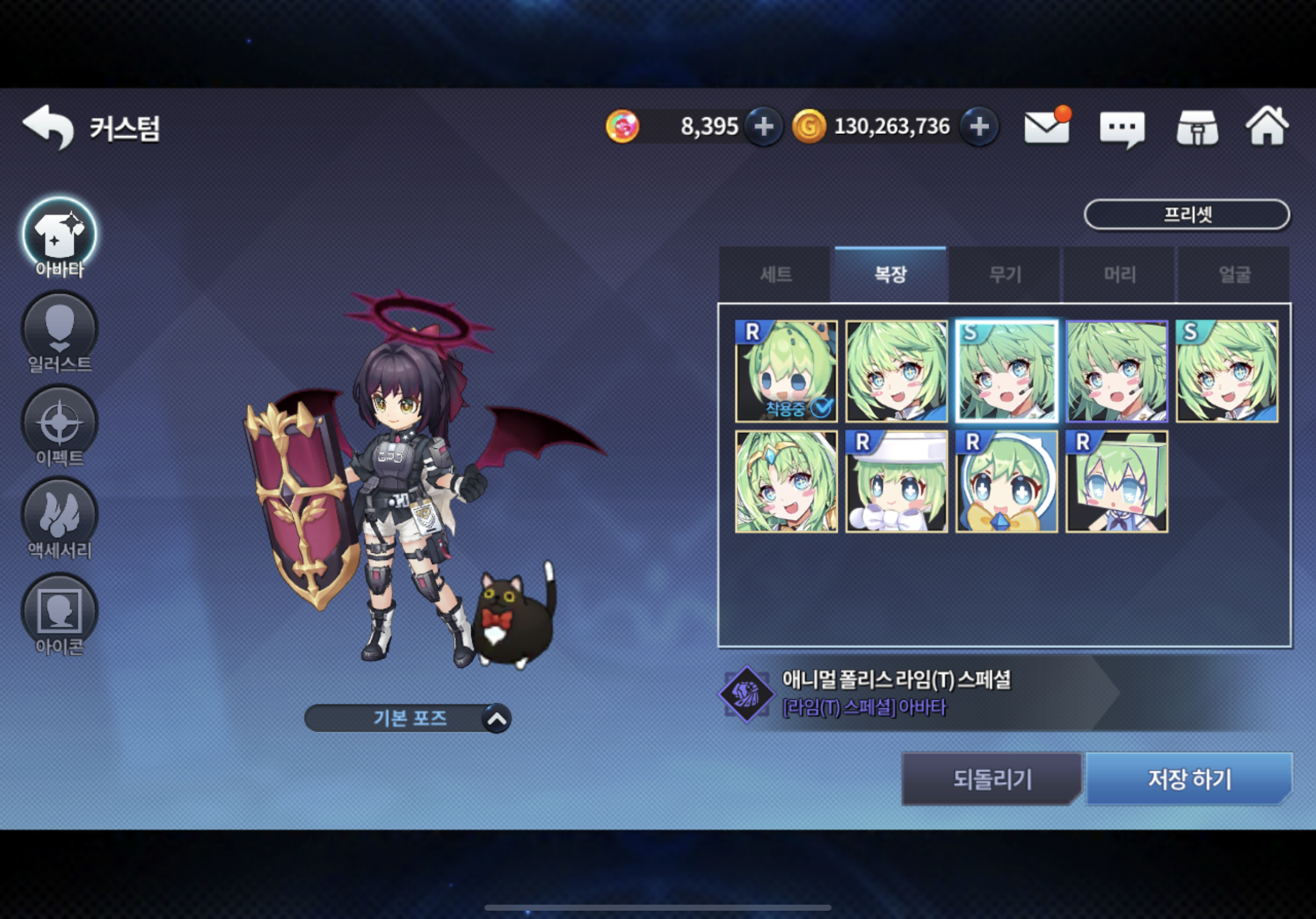Viewport: 1316px width, 919px height.
Task: Switch to the 머리 hair tab
Action: (1119, 274)
